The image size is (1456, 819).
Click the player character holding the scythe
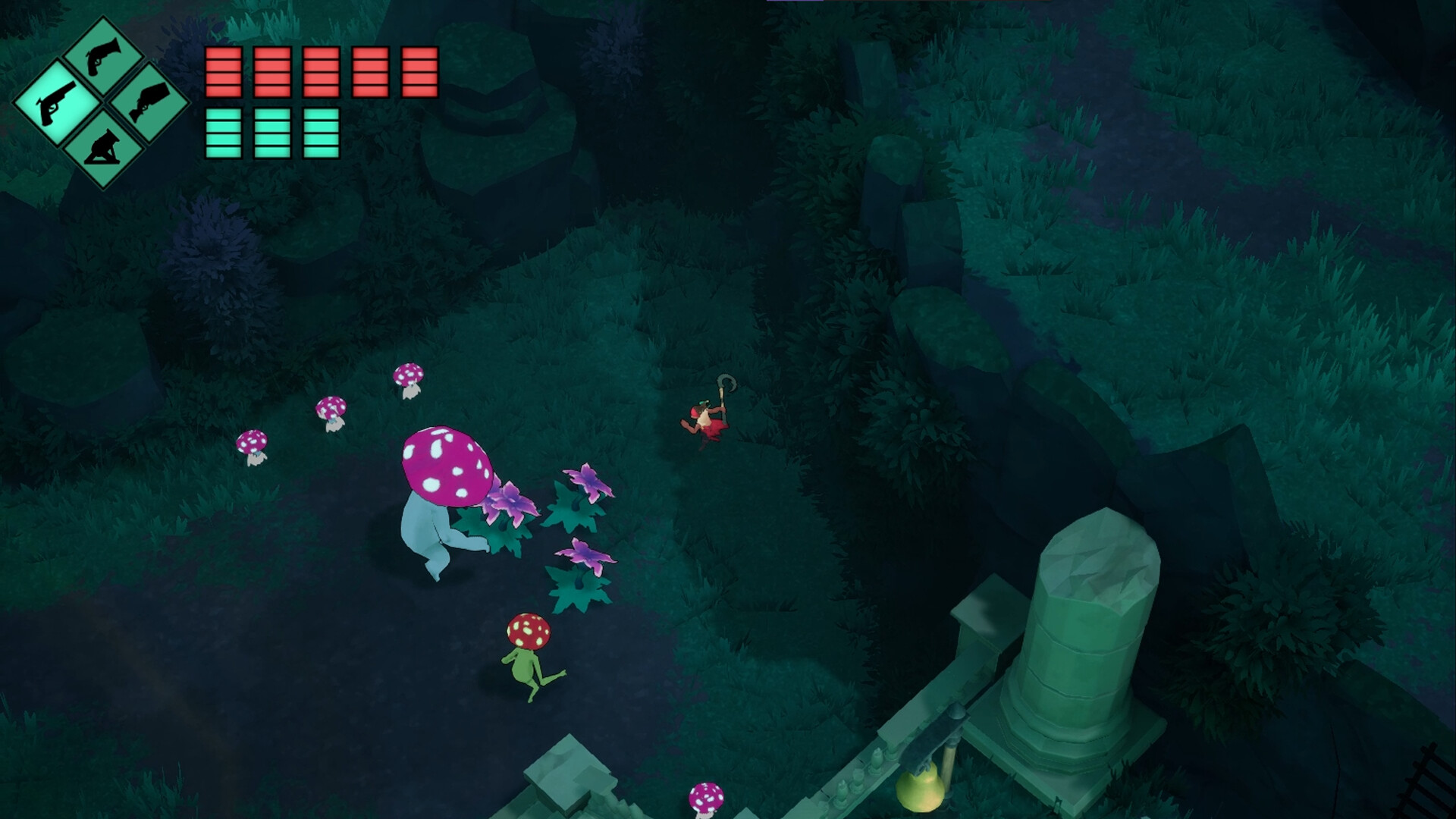click(705, 421)
